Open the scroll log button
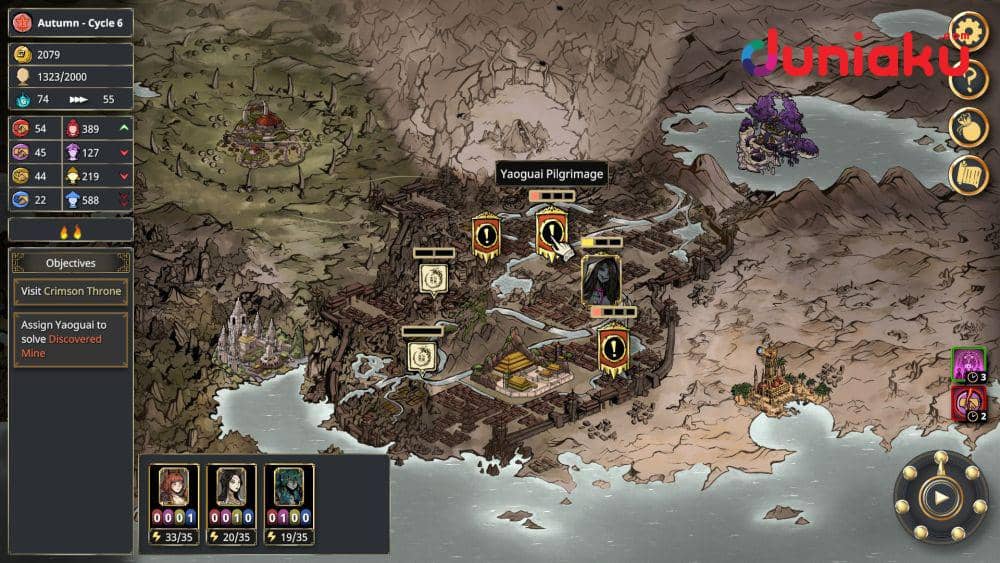The image size is (1000, 563). [967, 174]
